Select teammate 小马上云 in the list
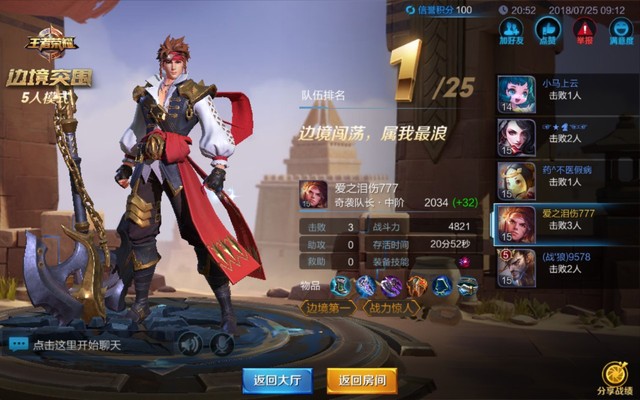This screenshot has height=400, width=640. pyautogui.click(x=566, y=92)
